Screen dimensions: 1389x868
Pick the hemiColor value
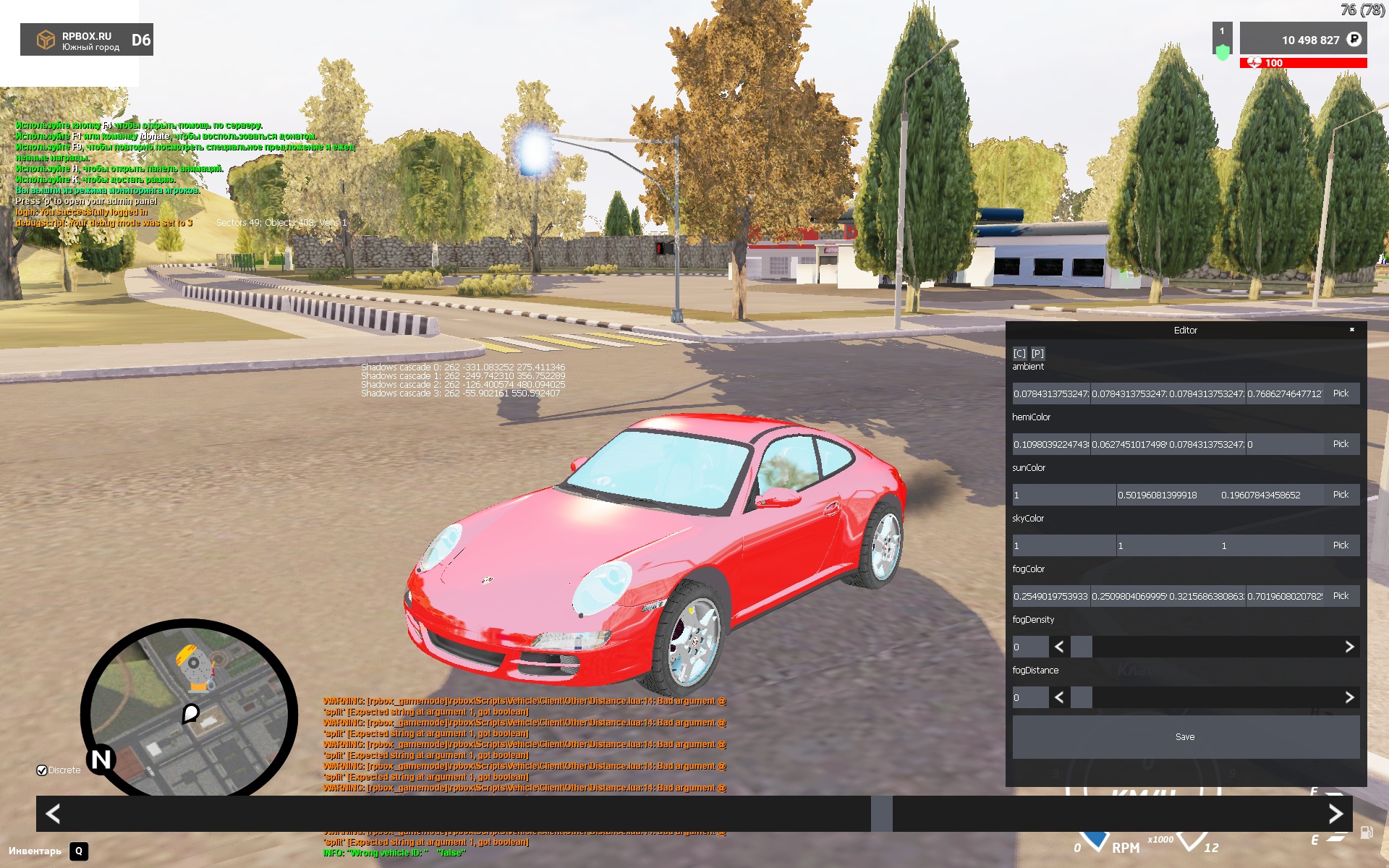[1341, 444]
